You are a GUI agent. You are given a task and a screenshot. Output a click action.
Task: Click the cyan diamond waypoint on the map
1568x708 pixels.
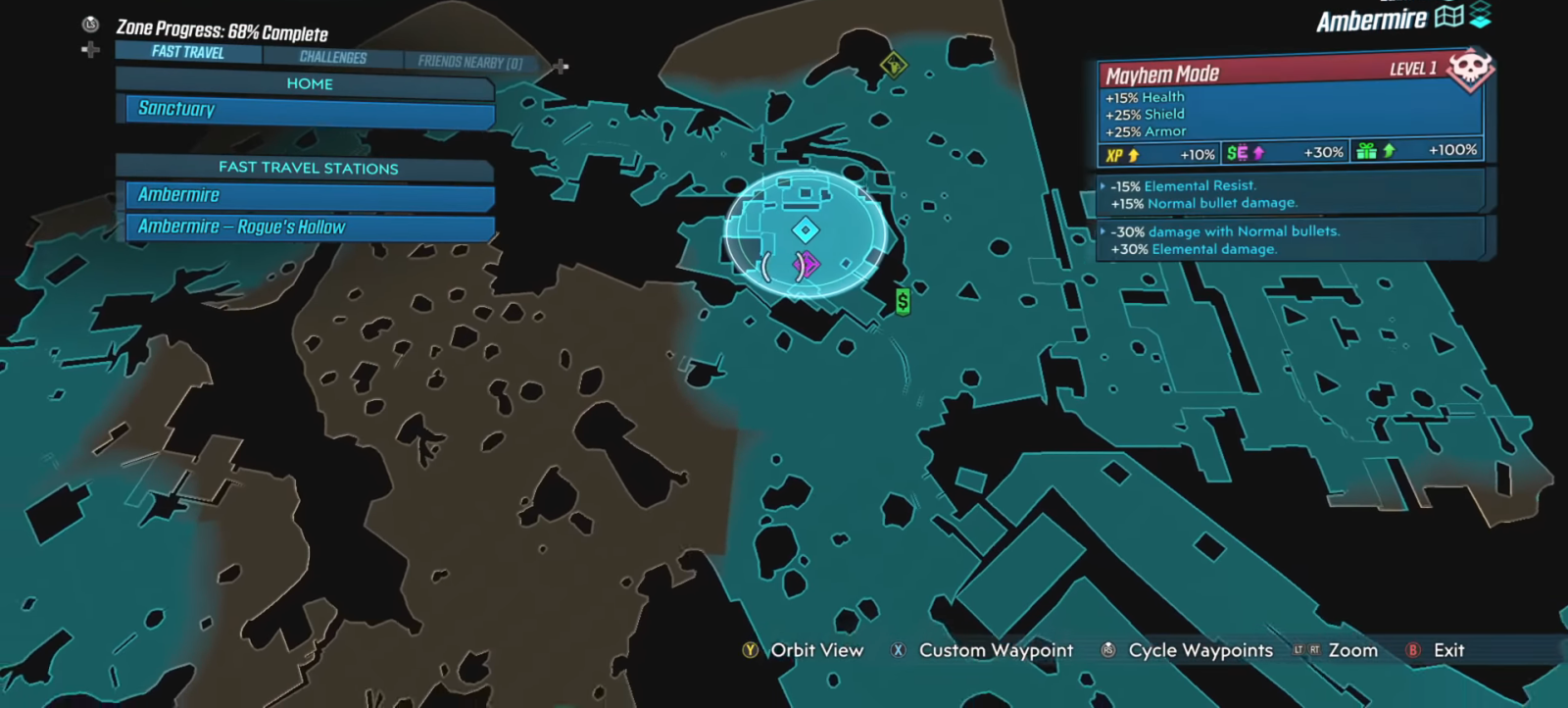(x=806, y=230)
